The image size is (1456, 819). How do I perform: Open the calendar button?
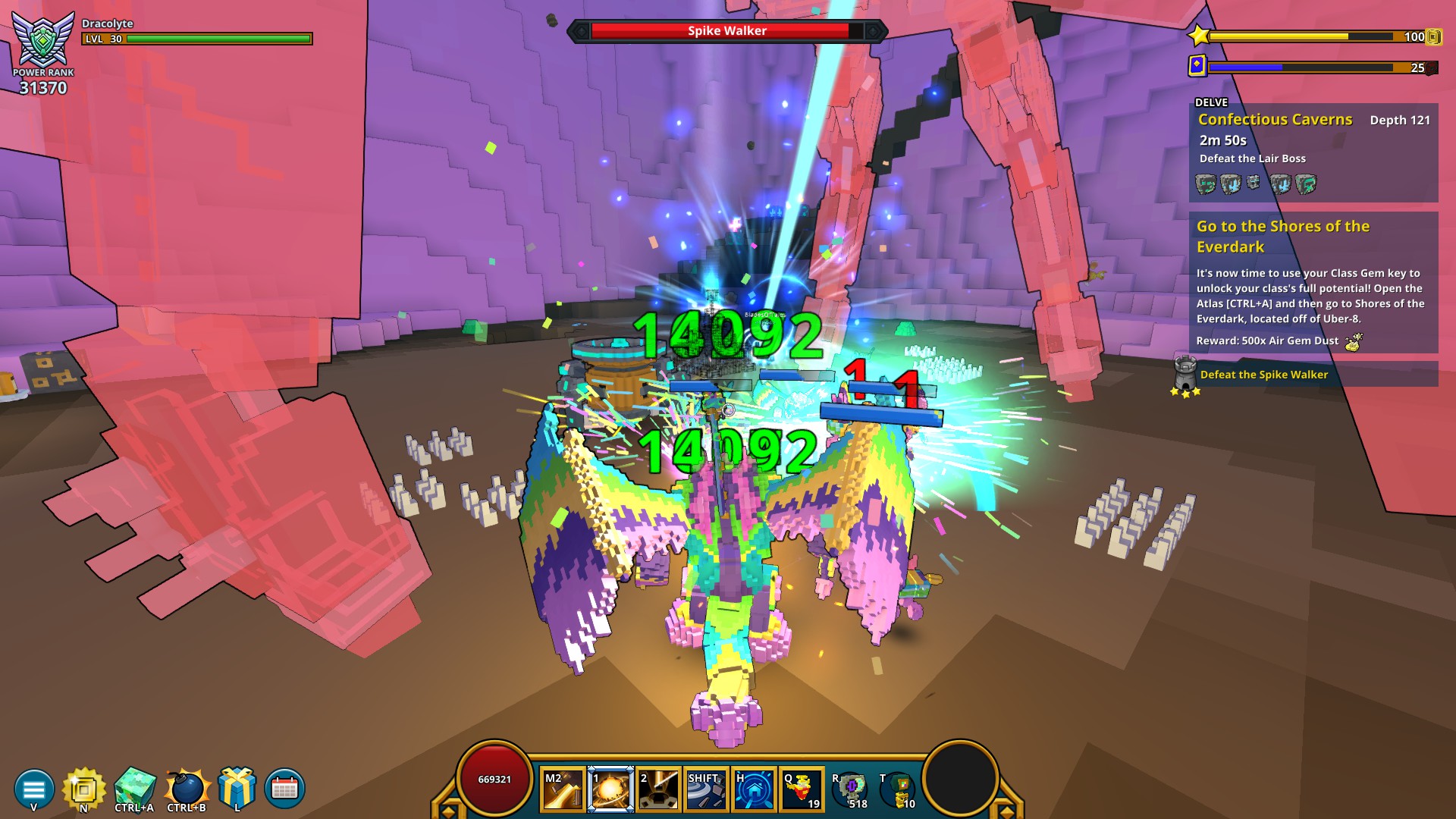tap(284, 789)
